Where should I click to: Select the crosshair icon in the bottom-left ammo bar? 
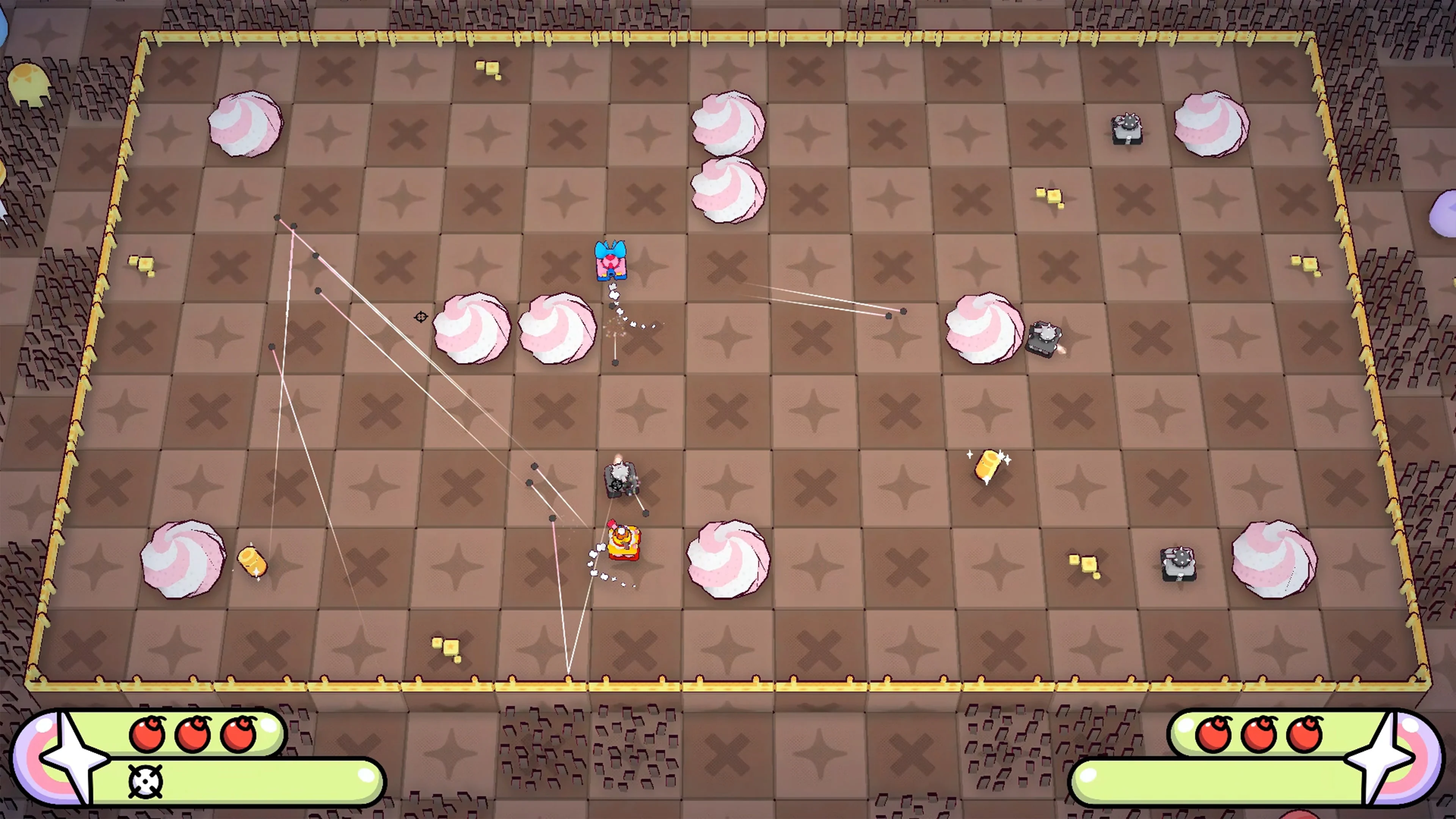pyautogui.click(x=146, y=781)
